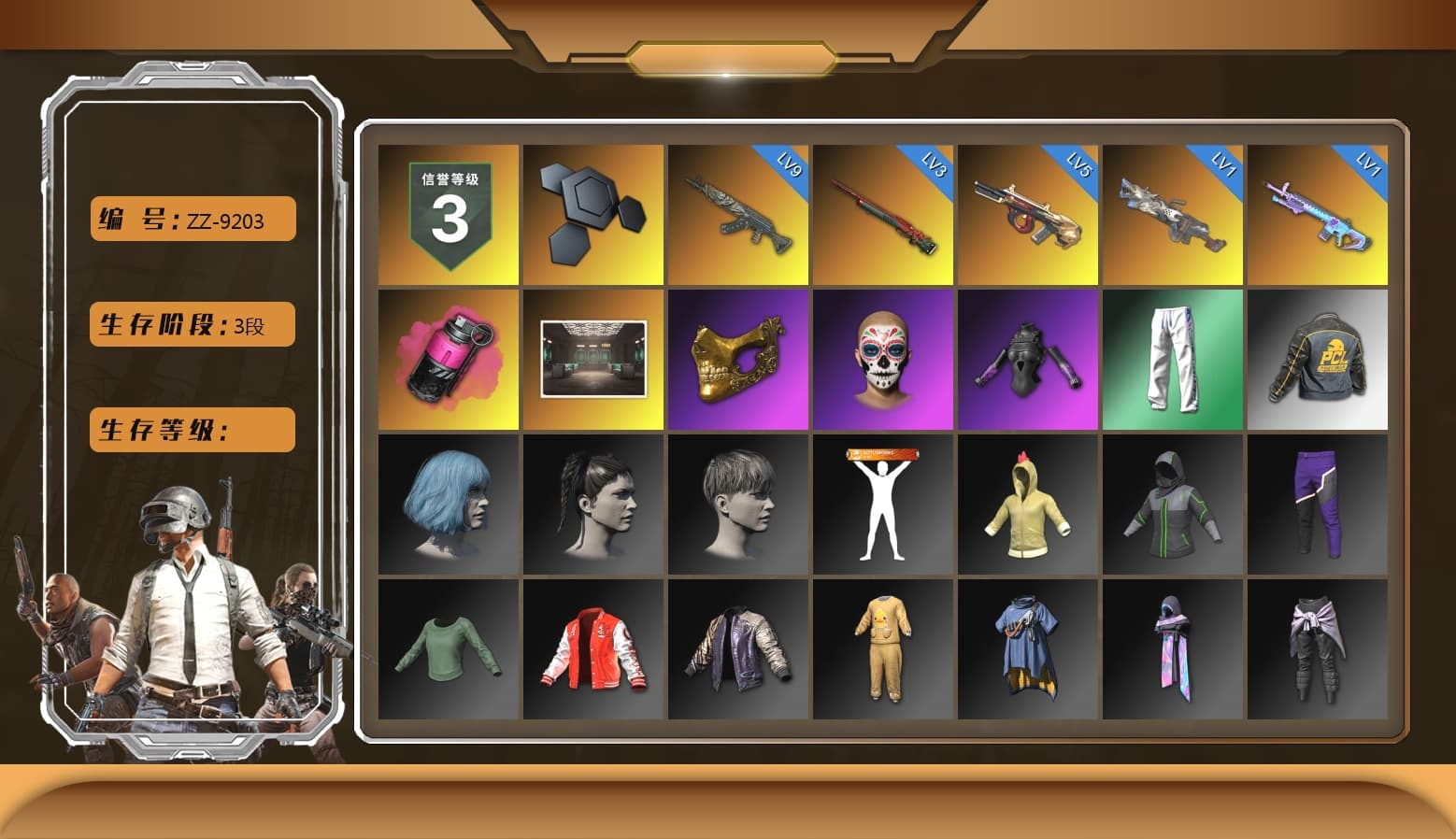View the yellow duck pajama outfit

[x=882, y=649]
